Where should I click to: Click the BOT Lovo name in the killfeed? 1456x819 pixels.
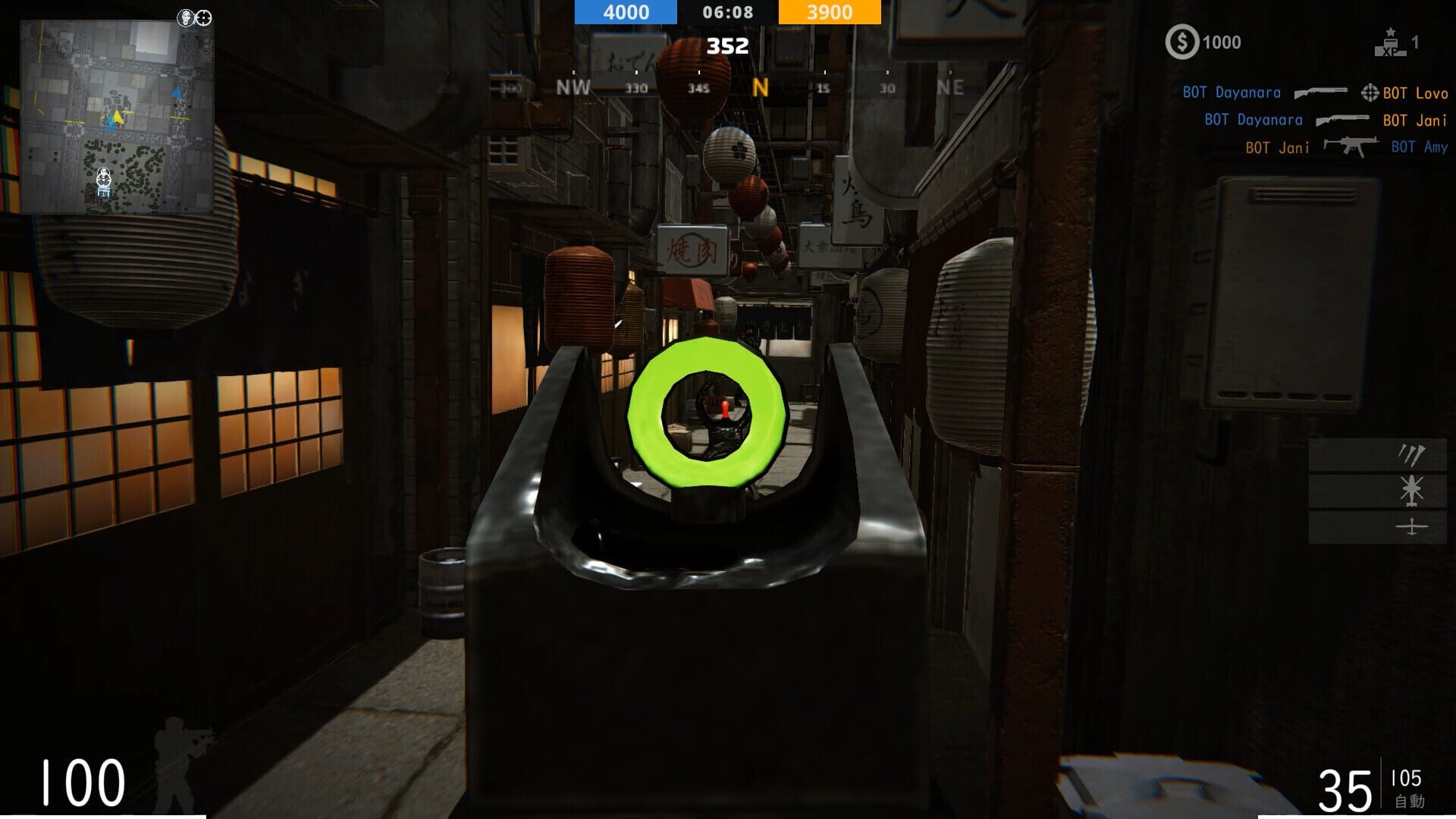tap(1415, 93)
